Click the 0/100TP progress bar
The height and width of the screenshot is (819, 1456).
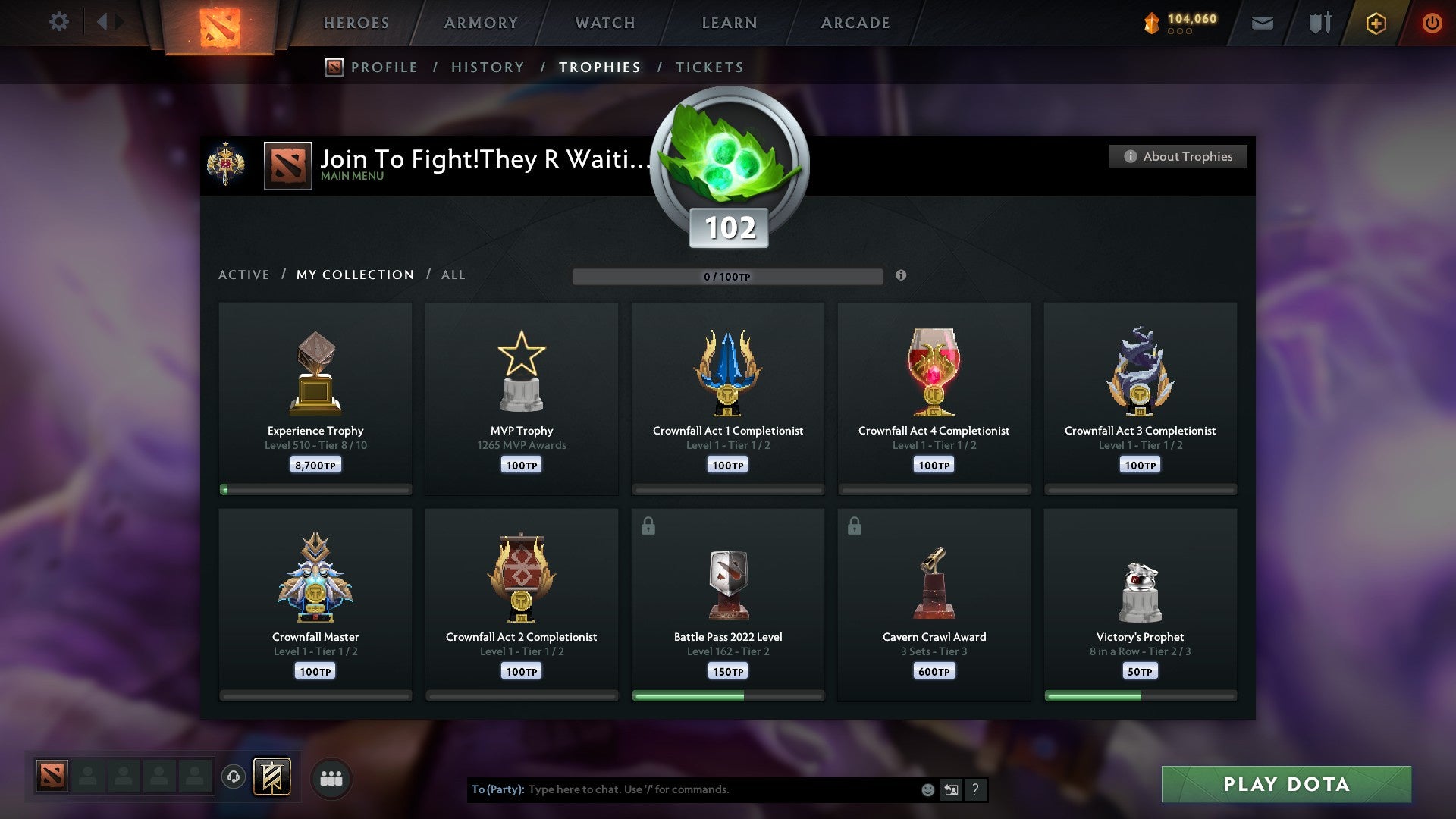[x=729, y=277]
